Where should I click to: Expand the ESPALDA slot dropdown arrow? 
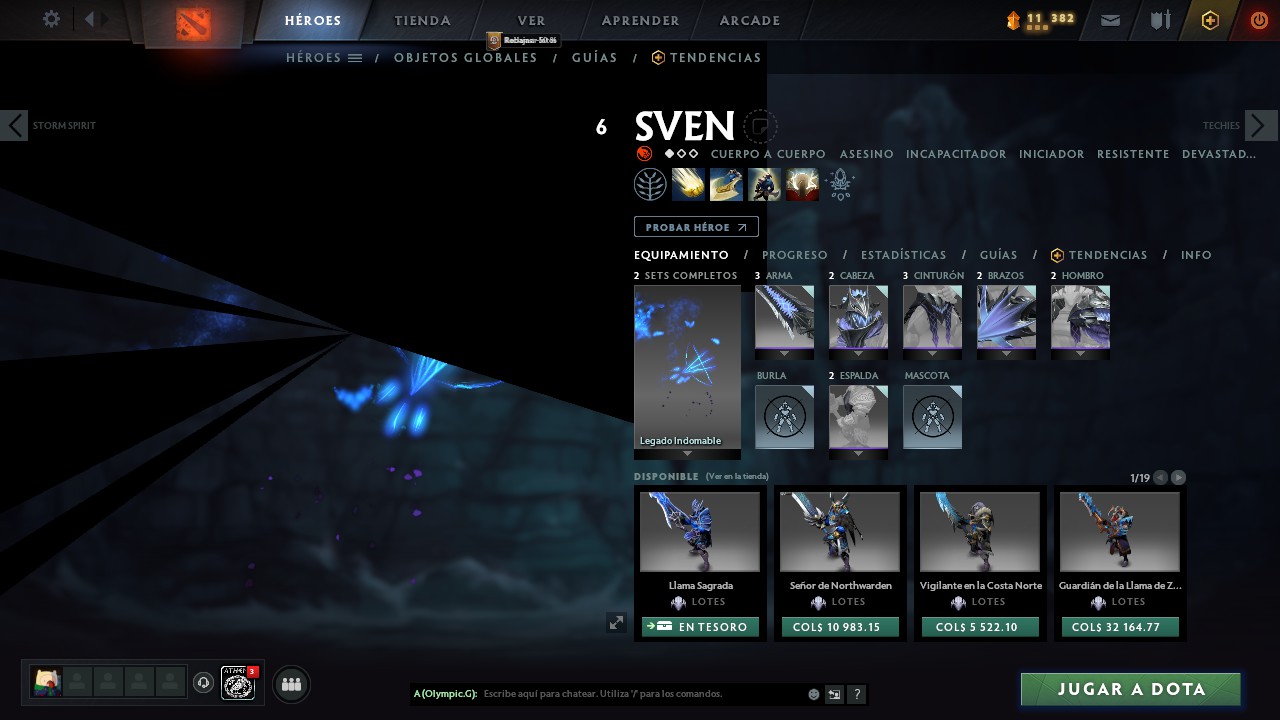click(858, 451)
